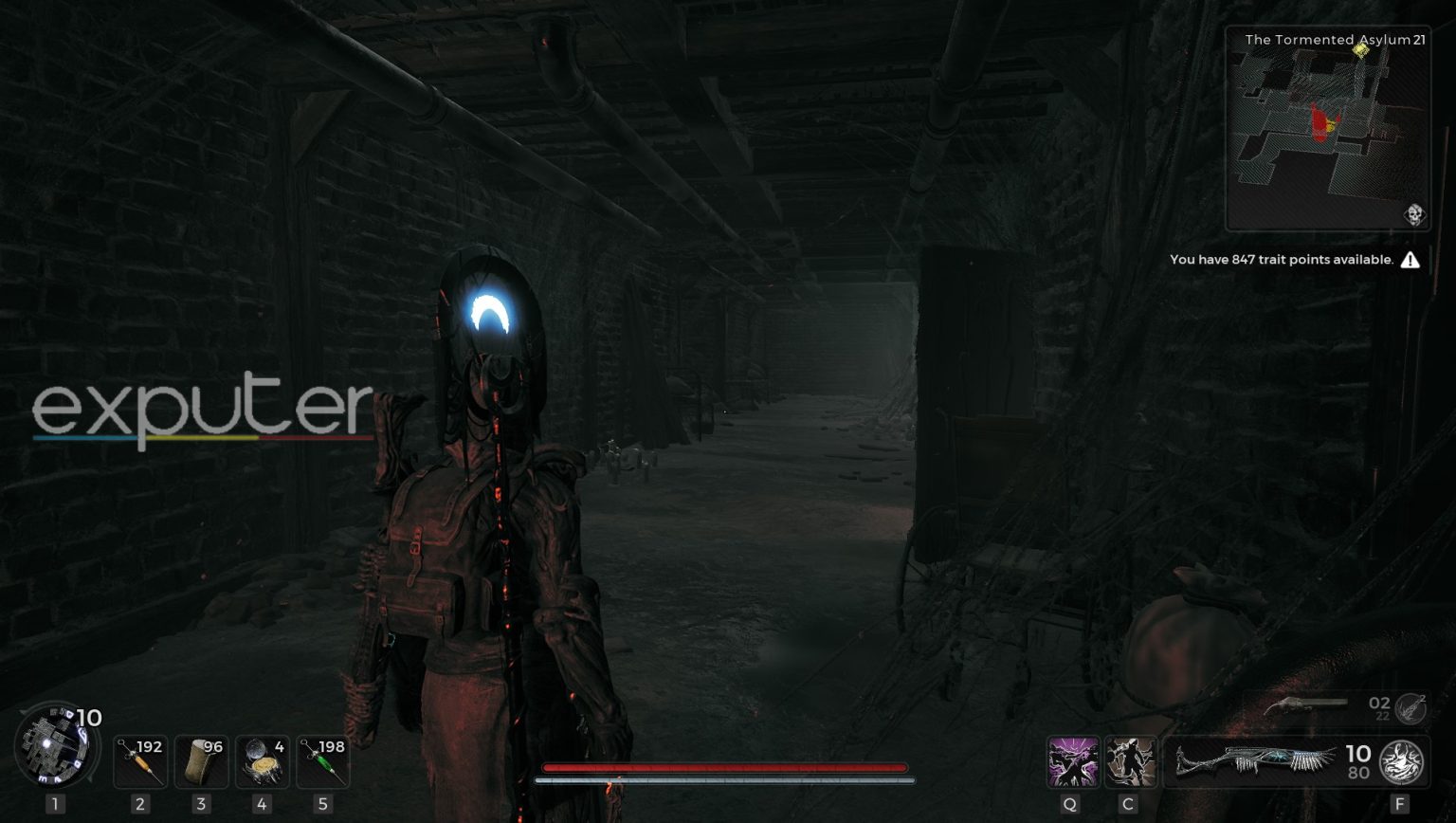The image size is (1456, 823).
Task: Use the green syringe consumable
Action: [x=323, y=761]
